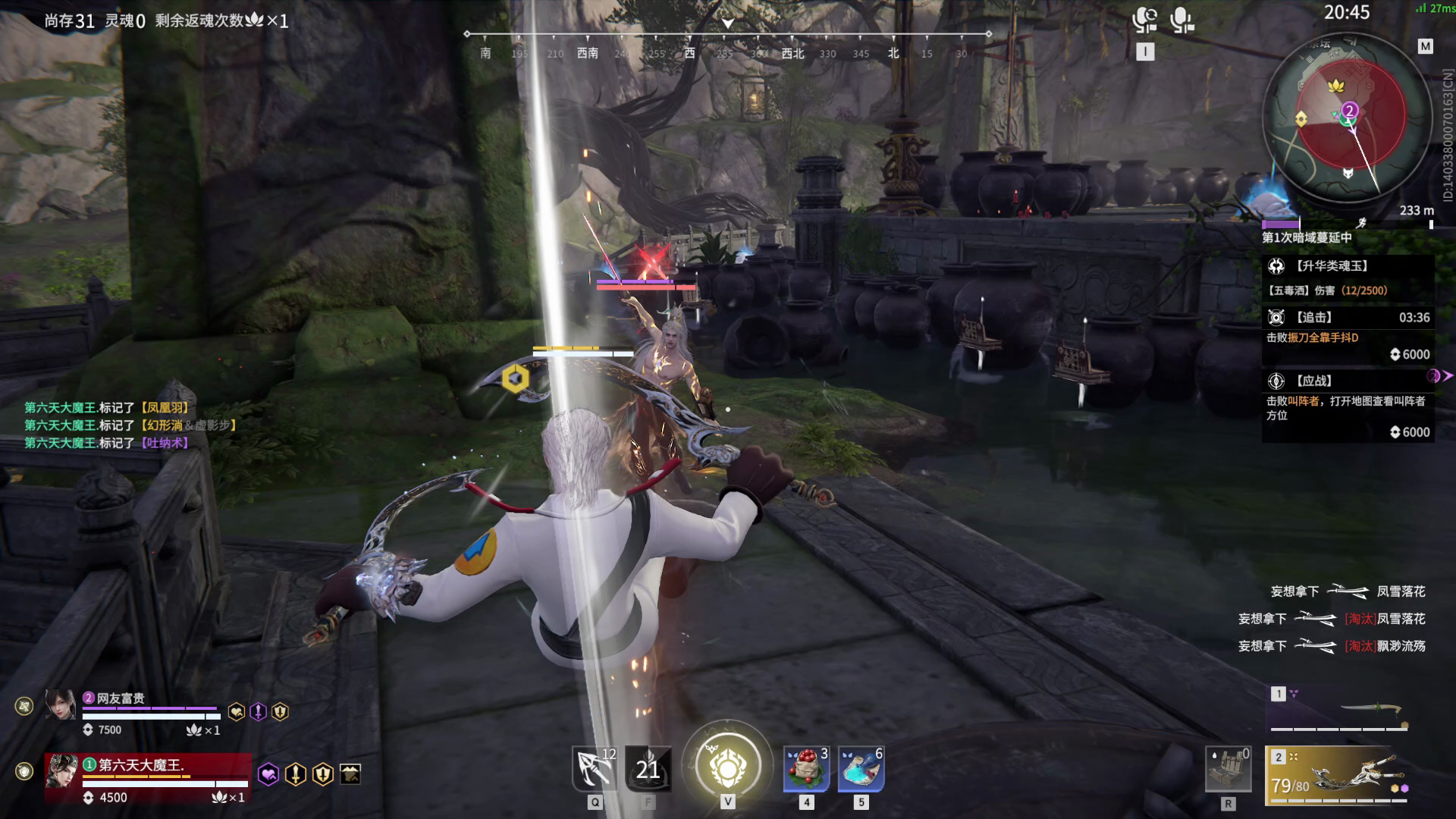Open the repair kit slot
The image size is (1456, 819).
pos(1228,770)
